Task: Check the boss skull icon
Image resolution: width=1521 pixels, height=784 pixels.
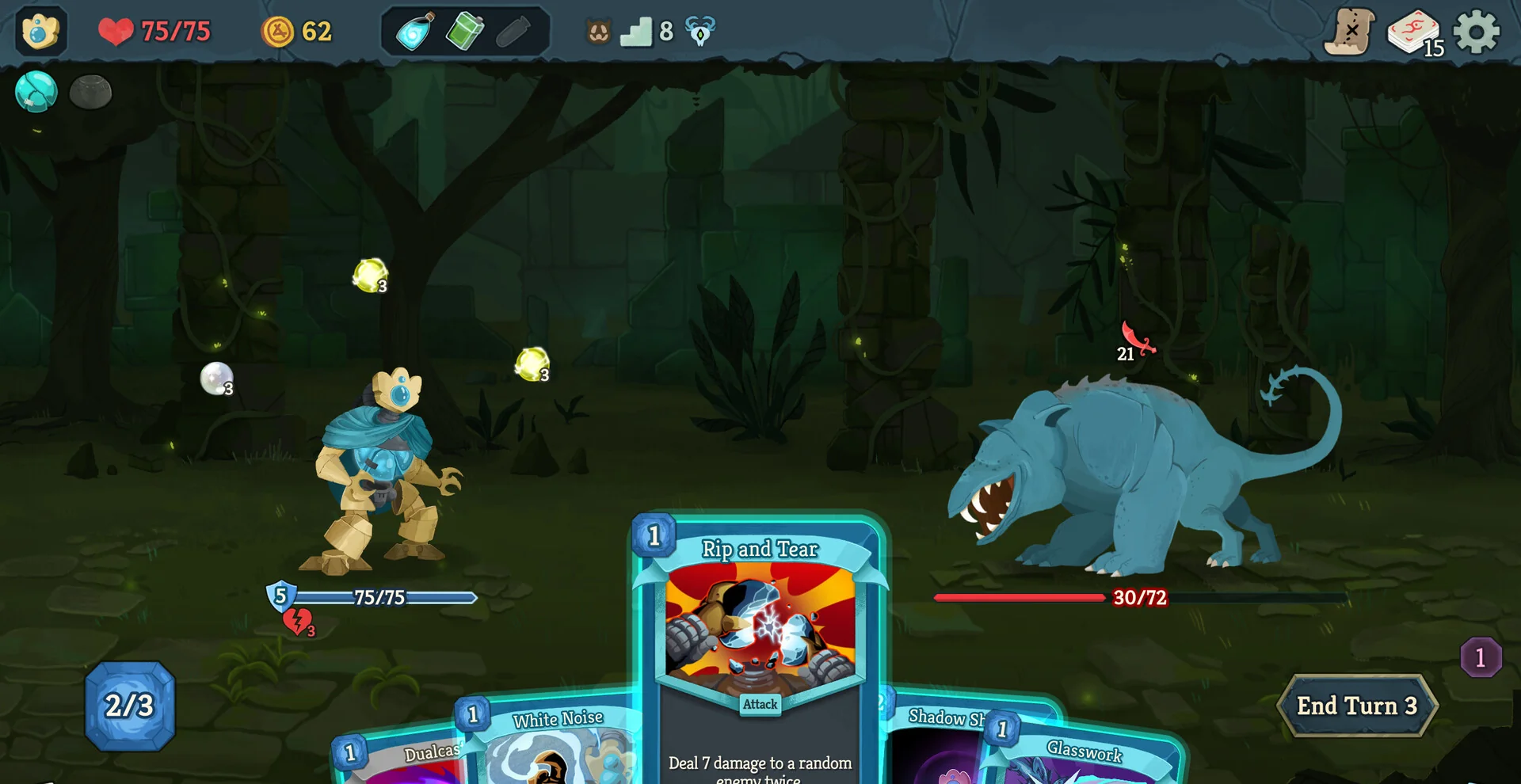Action: click(x=700, y=32)
